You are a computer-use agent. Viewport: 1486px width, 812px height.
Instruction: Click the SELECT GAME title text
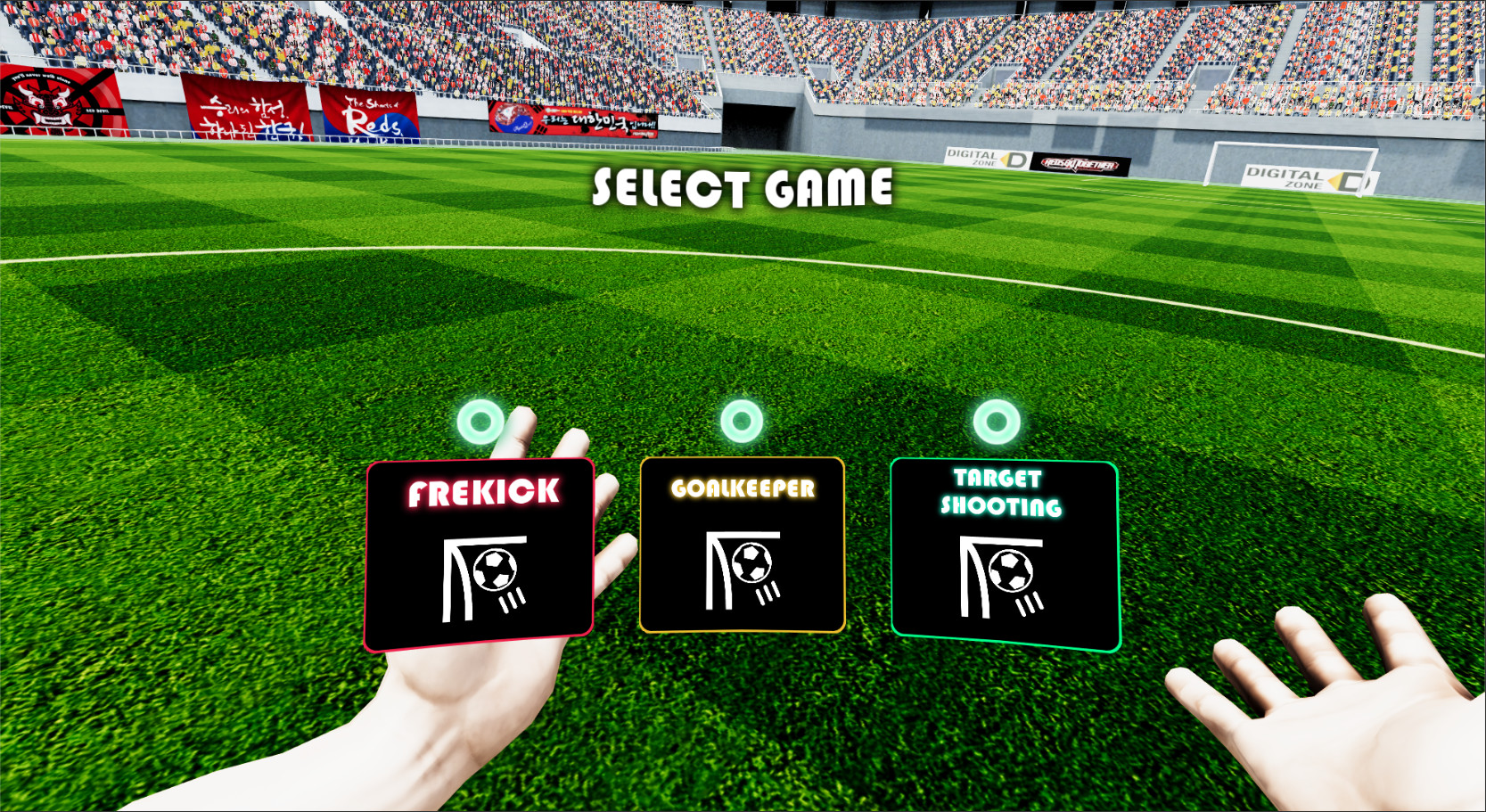tap(743, 188)
